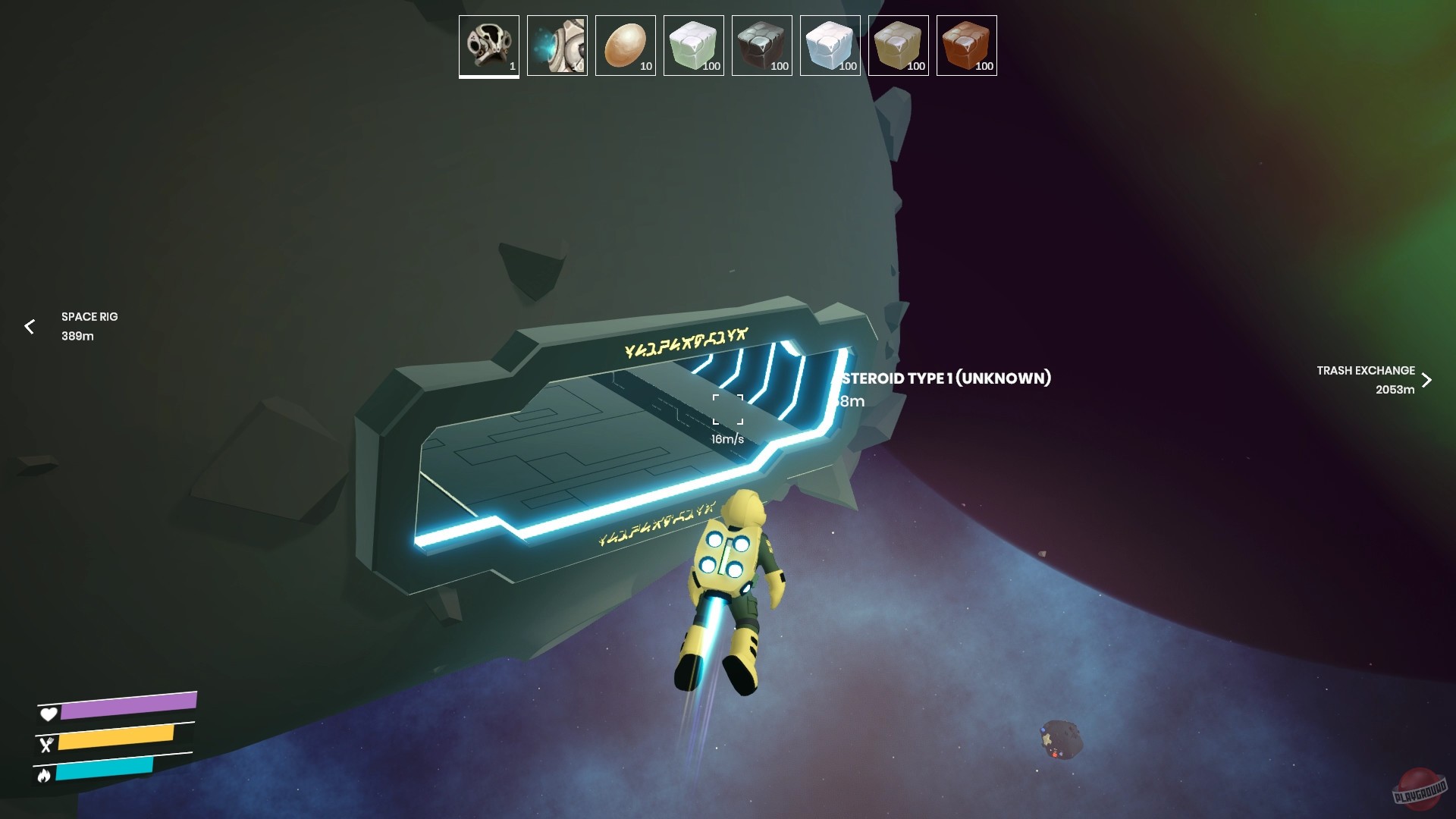Select the glowing artifact in the second hotbar slot
Image resolution: width=1456 pixels, height=819 pixels.
[x=556, y=45]
